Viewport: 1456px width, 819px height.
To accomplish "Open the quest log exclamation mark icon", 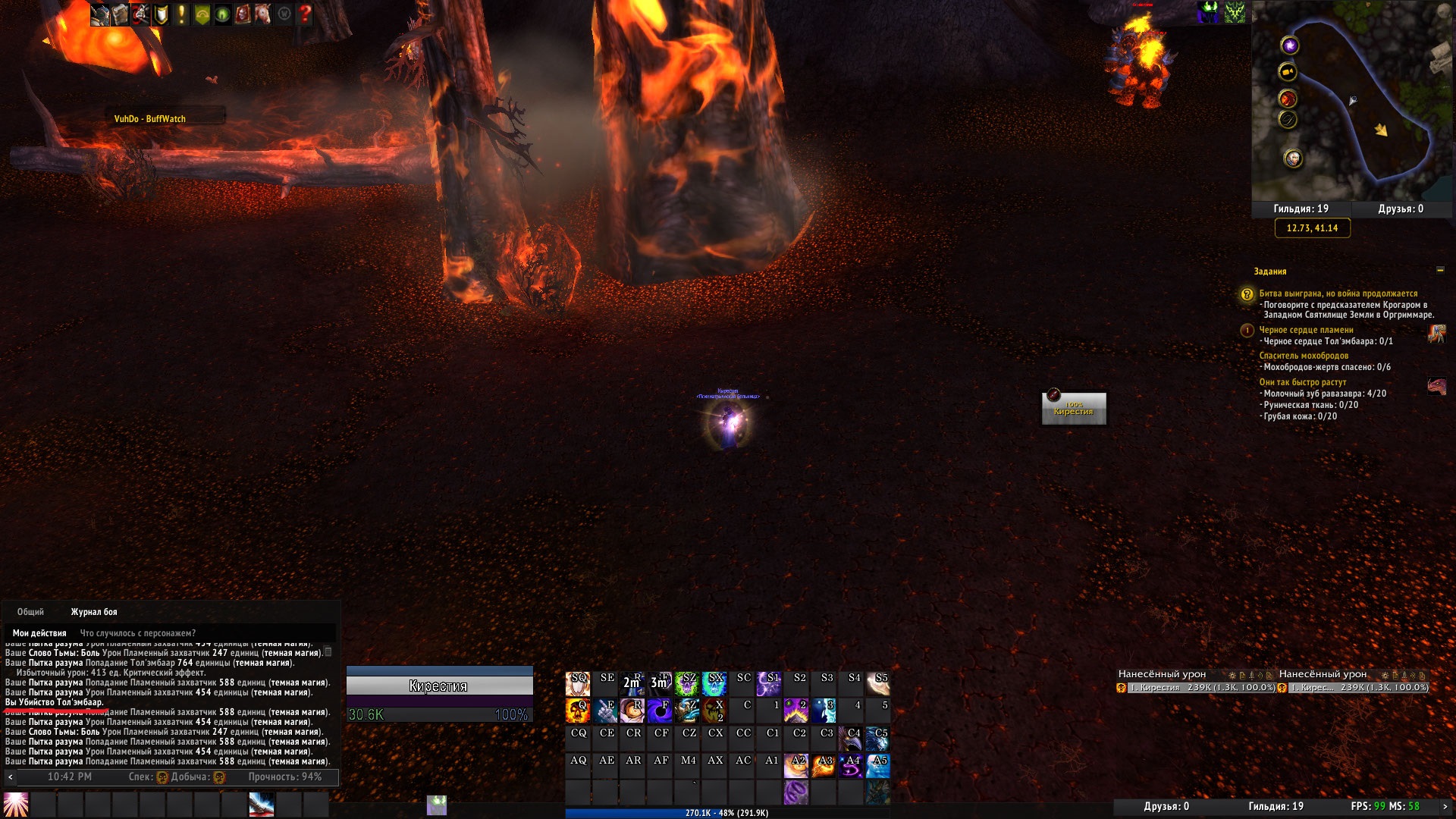I will click(x=181, y=14).
